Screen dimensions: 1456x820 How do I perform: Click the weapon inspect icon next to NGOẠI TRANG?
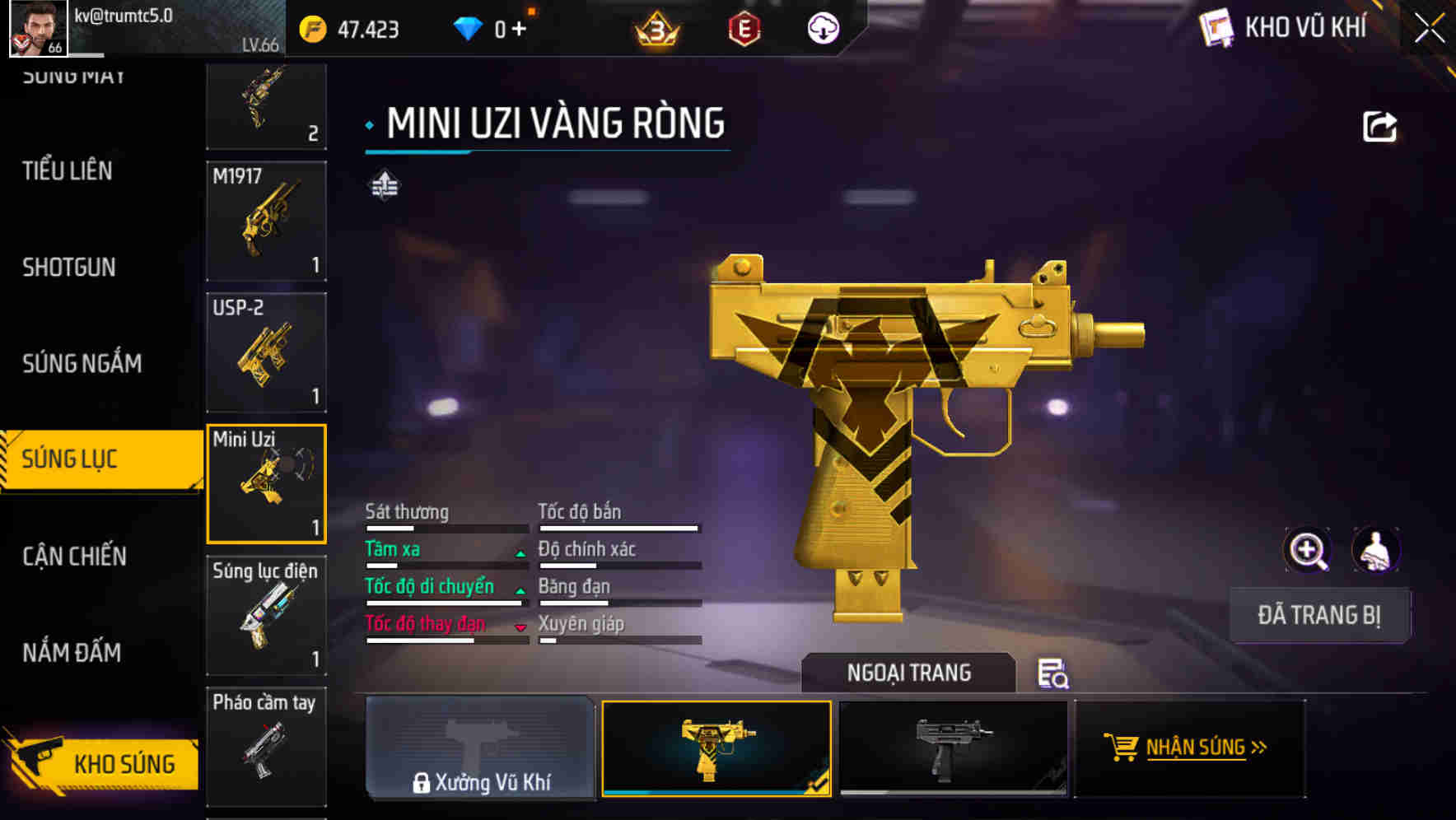[x=1054, y=673]
